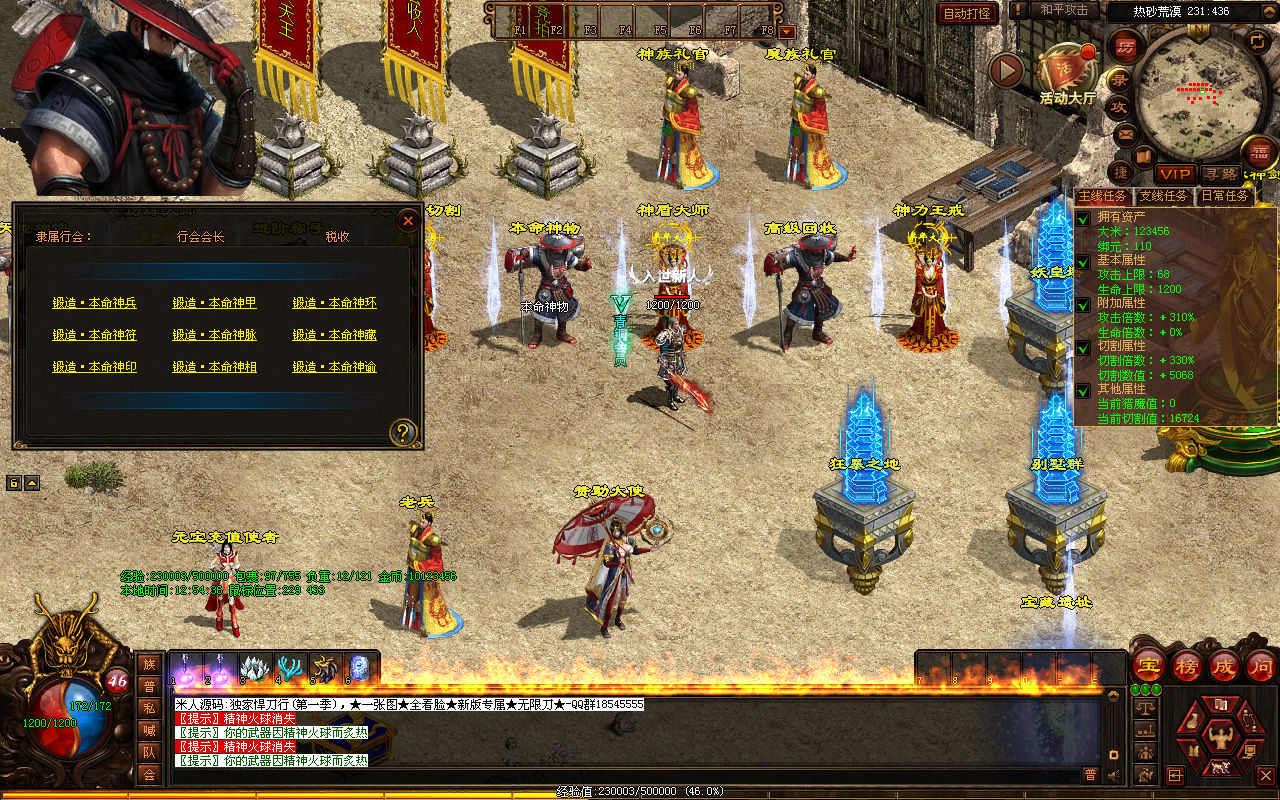
Task: Close the forging dialog panel
Action: (407, 221)
